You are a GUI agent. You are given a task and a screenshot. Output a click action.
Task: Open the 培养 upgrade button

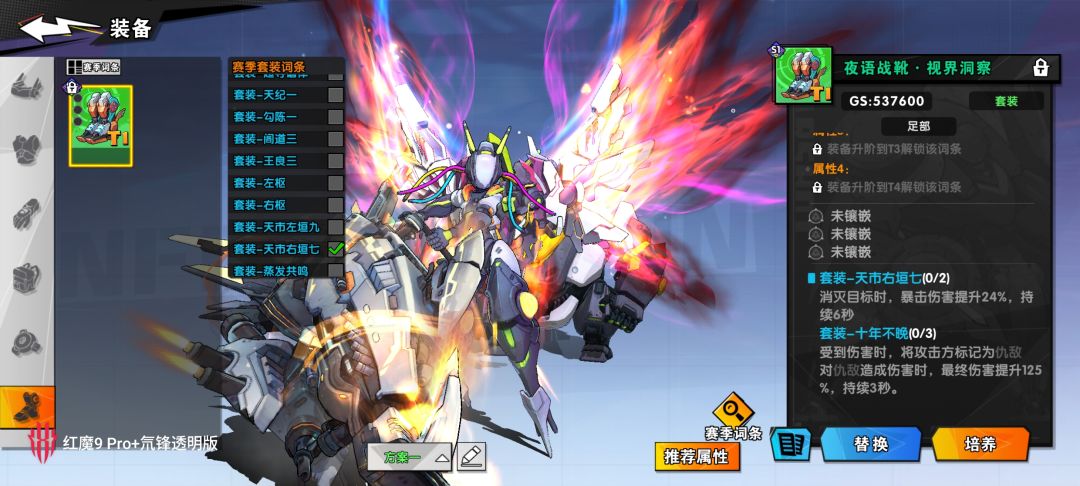[979, 444]
